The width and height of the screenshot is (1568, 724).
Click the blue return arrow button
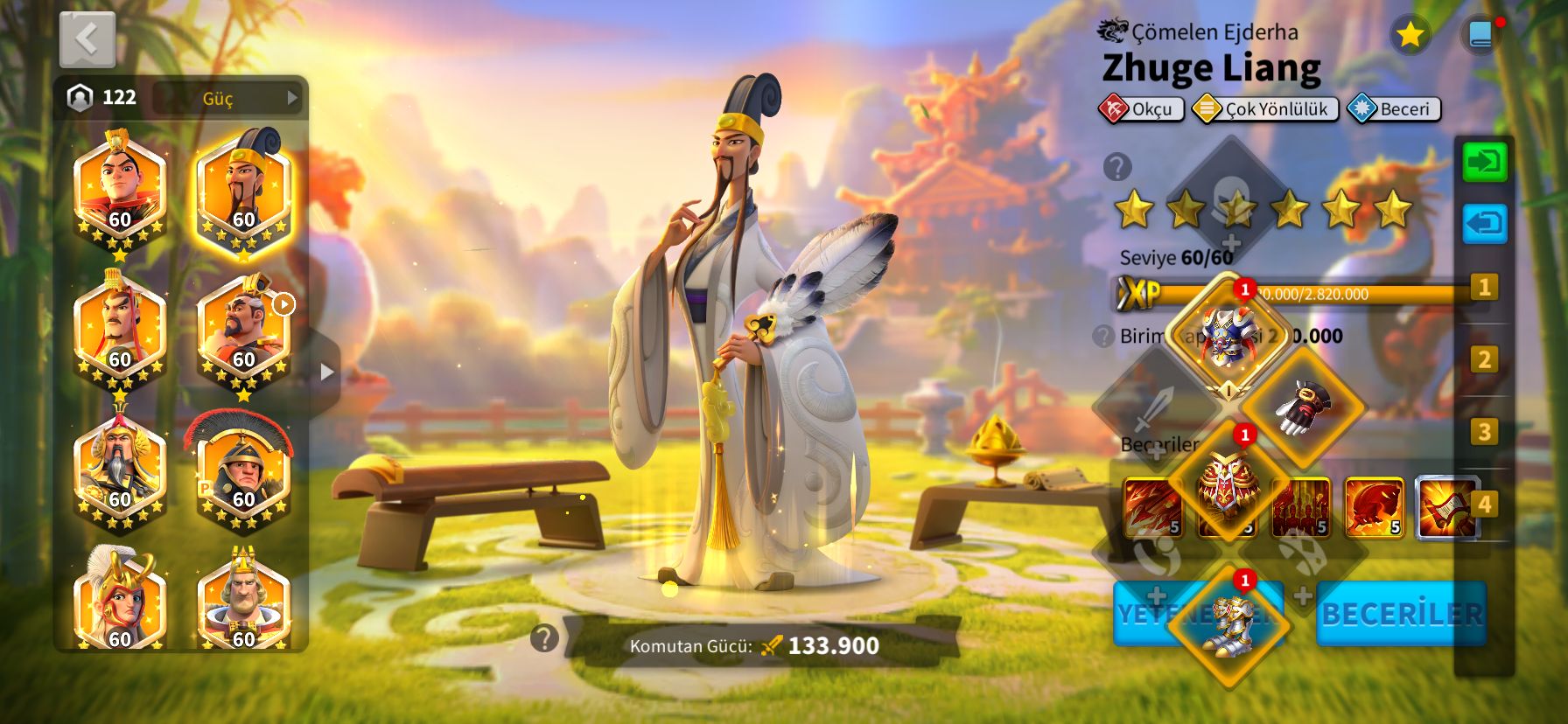point(1485,224)
